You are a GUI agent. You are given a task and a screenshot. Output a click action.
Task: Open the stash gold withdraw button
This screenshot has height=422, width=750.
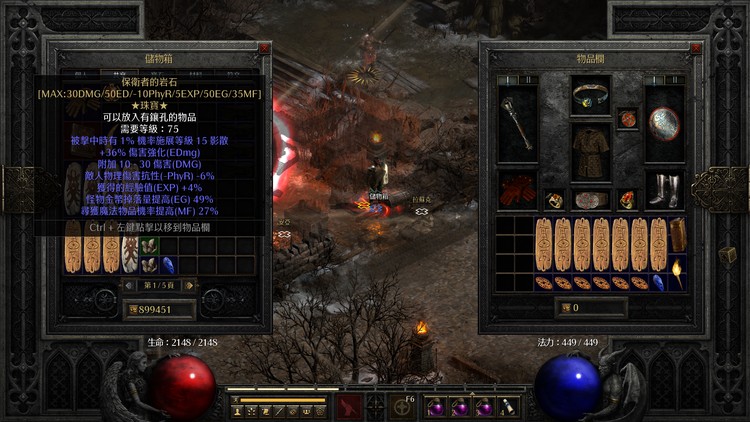click(134, 309)
